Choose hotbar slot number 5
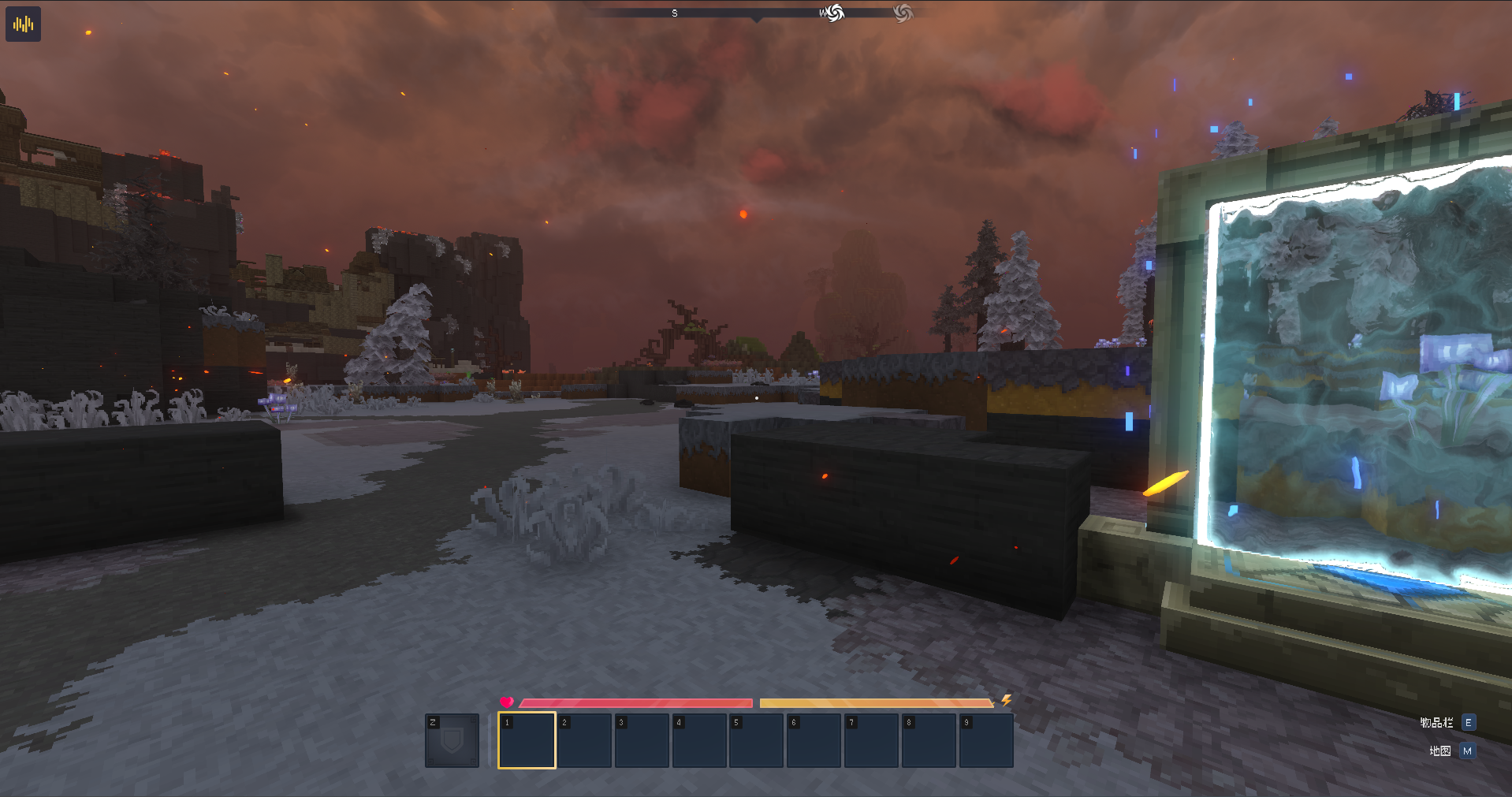The image size is (1512, 797). (756, 740)
